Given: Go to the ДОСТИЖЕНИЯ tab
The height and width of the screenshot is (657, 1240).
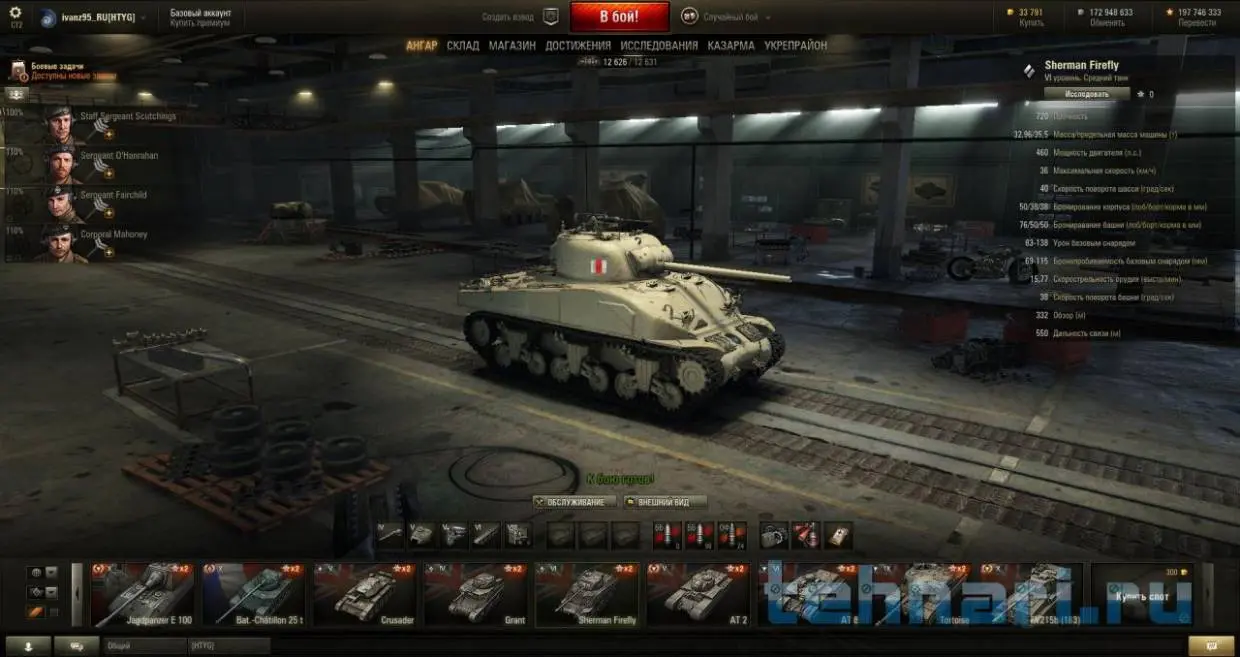Looking at the screenshot, I should tap(578, 46).
